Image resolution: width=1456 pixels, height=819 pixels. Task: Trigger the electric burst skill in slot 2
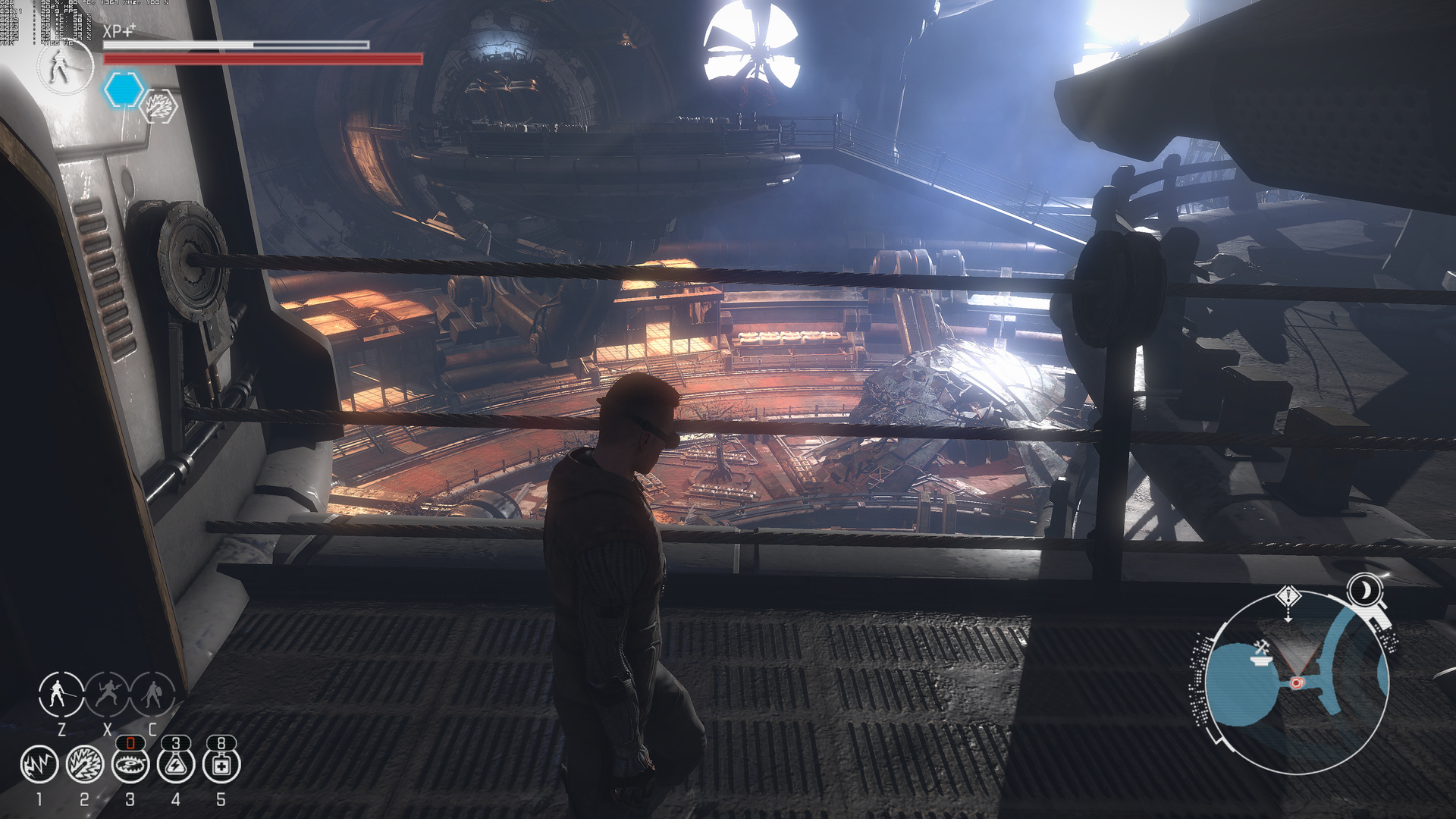point(85,764)
